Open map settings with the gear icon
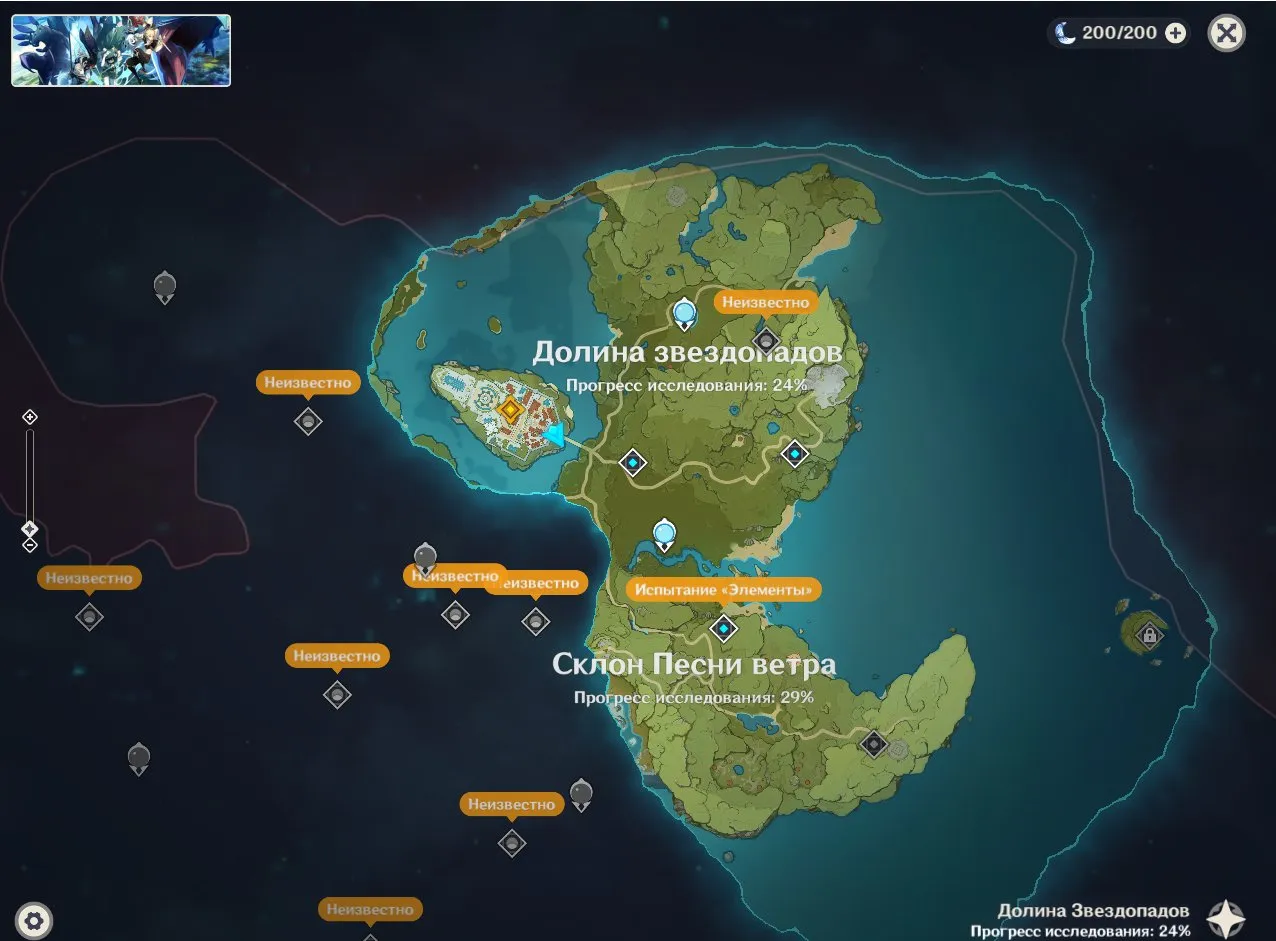 [35, 920]
